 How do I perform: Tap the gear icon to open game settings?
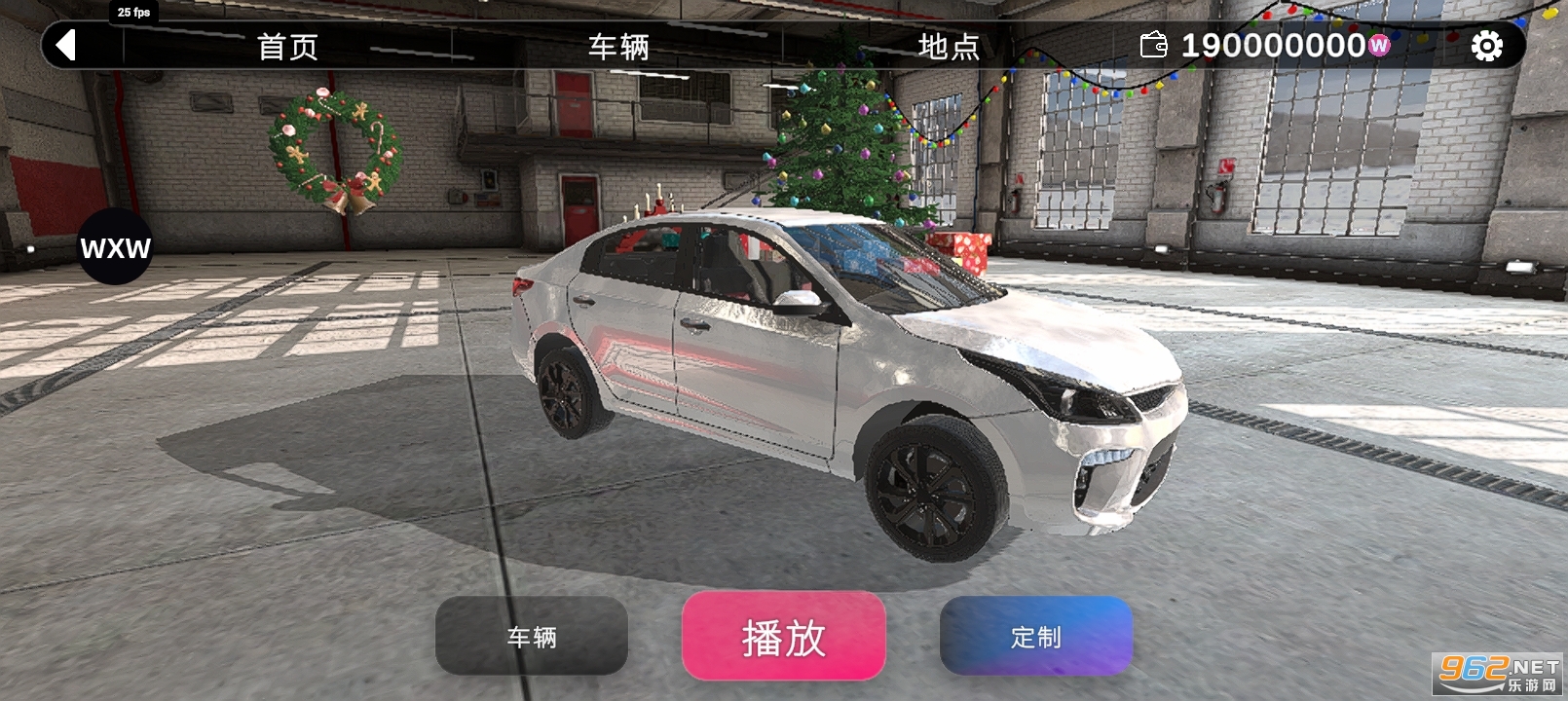pos(1487,46)
